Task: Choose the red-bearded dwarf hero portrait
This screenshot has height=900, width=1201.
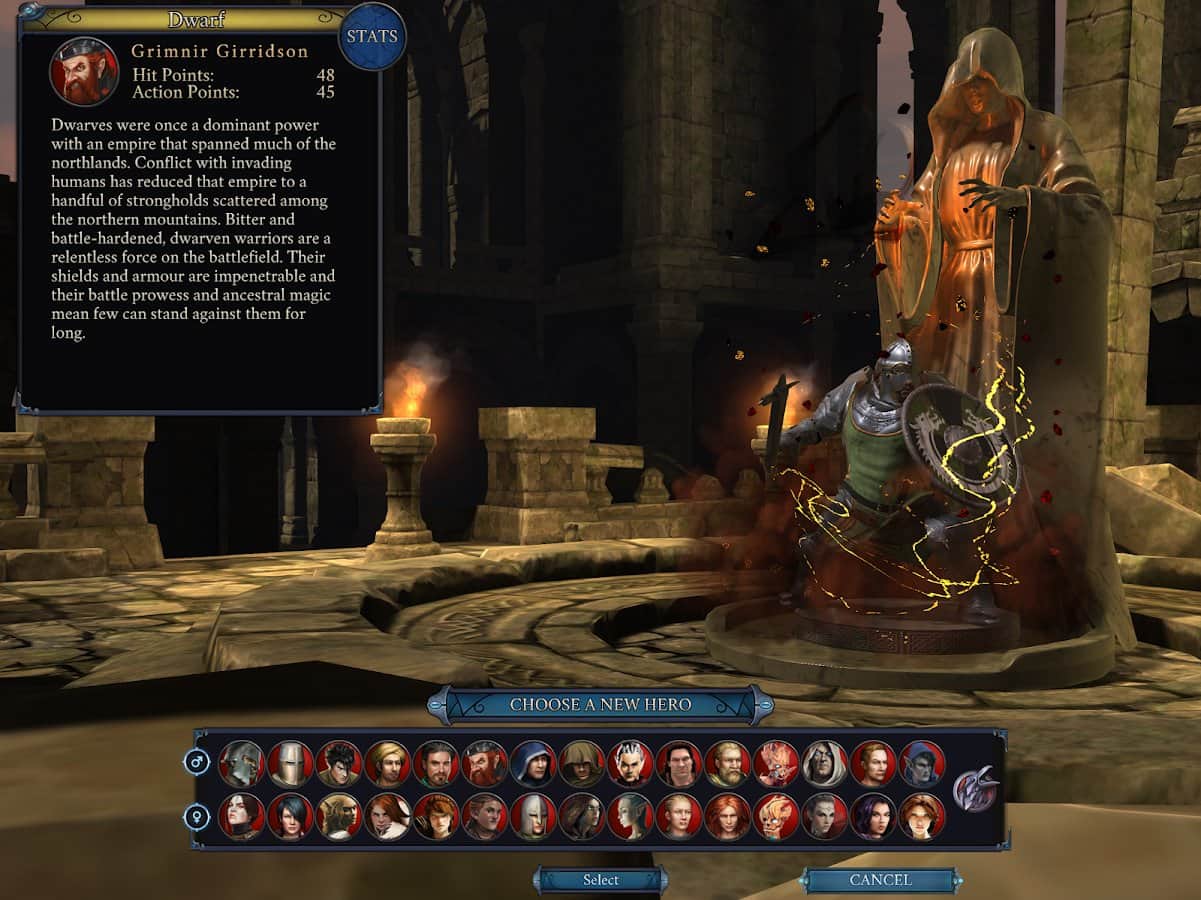Action: tap(485, 764)
